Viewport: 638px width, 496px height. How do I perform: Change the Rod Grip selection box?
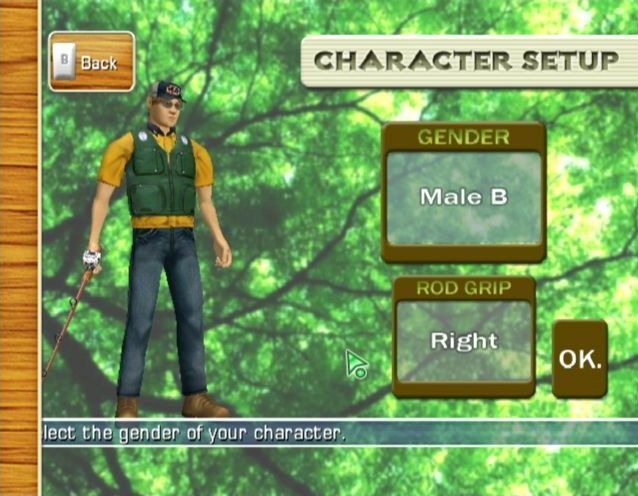click(x=463, y=342)
